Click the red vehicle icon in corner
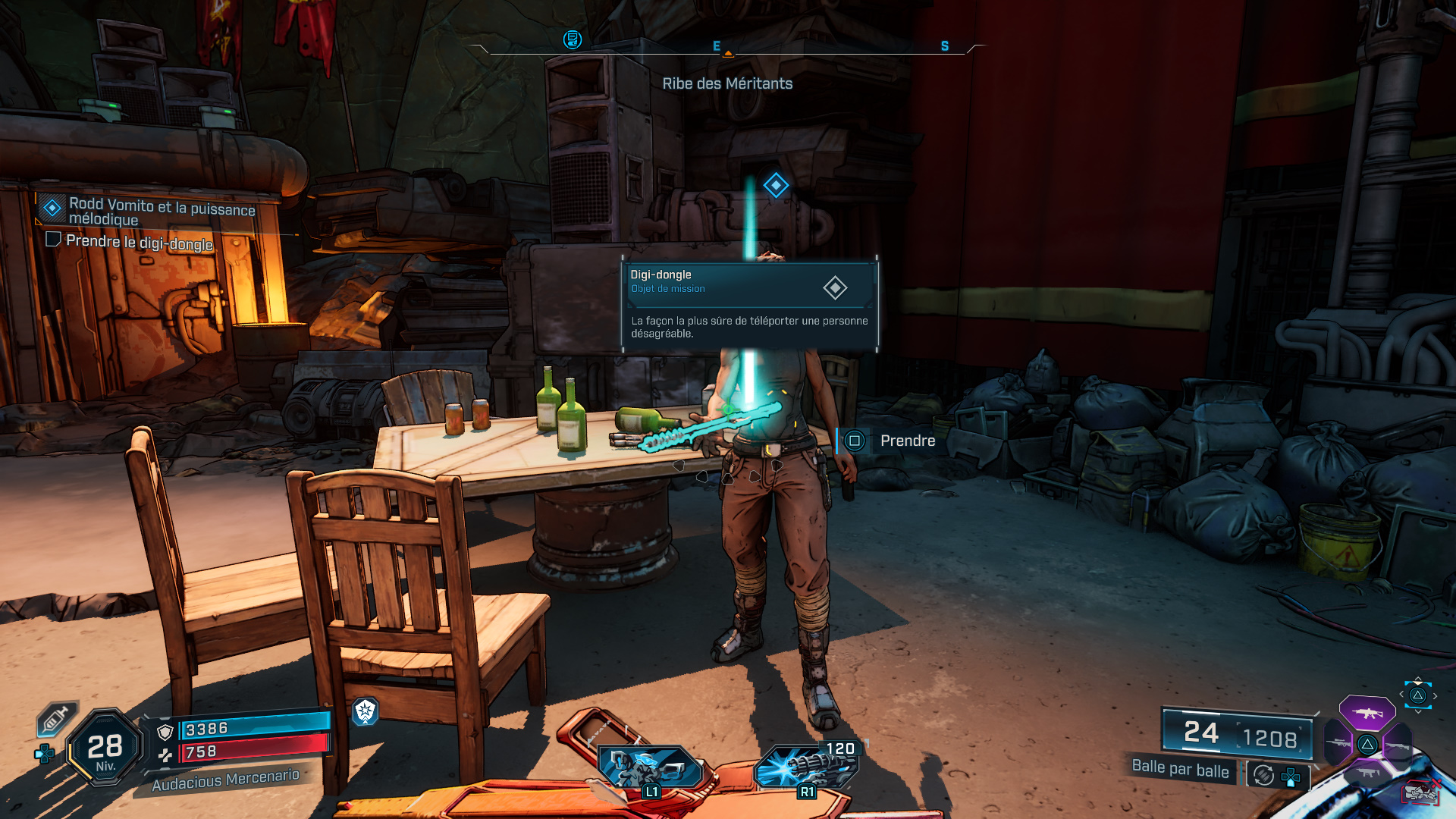 (1421, 793)
